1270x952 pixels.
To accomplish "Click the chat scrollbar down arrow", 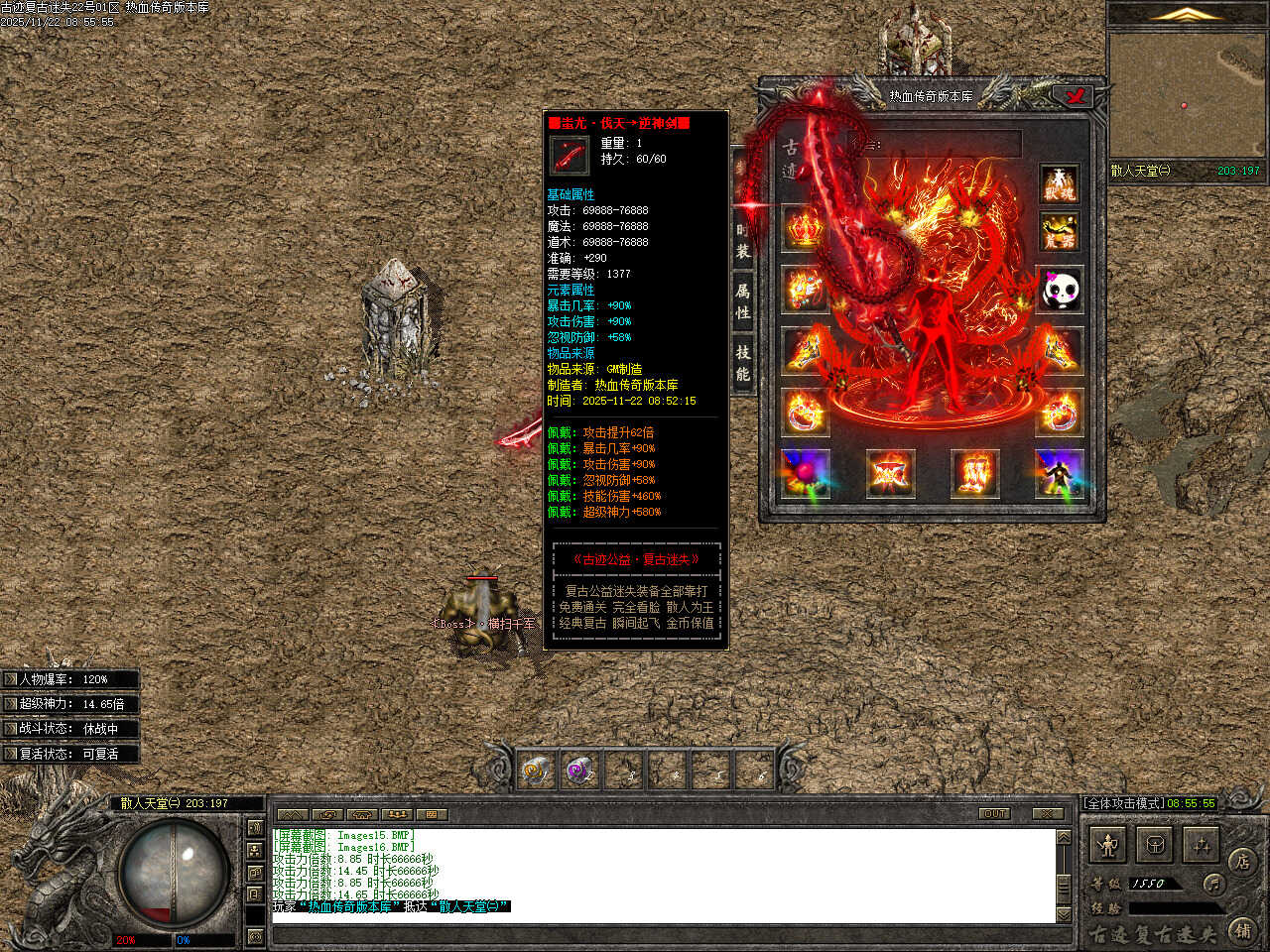I will (x=1064, y=913).
